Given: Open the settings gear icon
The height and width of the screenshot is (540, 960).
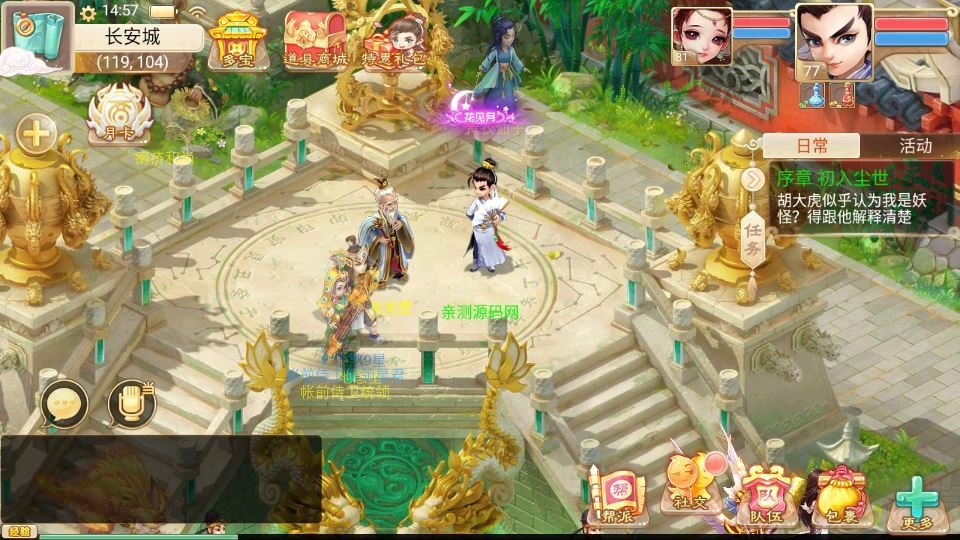Looking at the screenshot, I should click(x=88, y=12).
